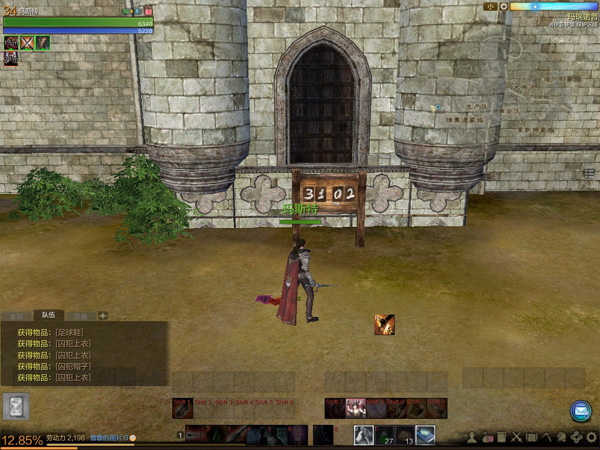Open the crossed swords menu icon

click(x=517, y=438)
